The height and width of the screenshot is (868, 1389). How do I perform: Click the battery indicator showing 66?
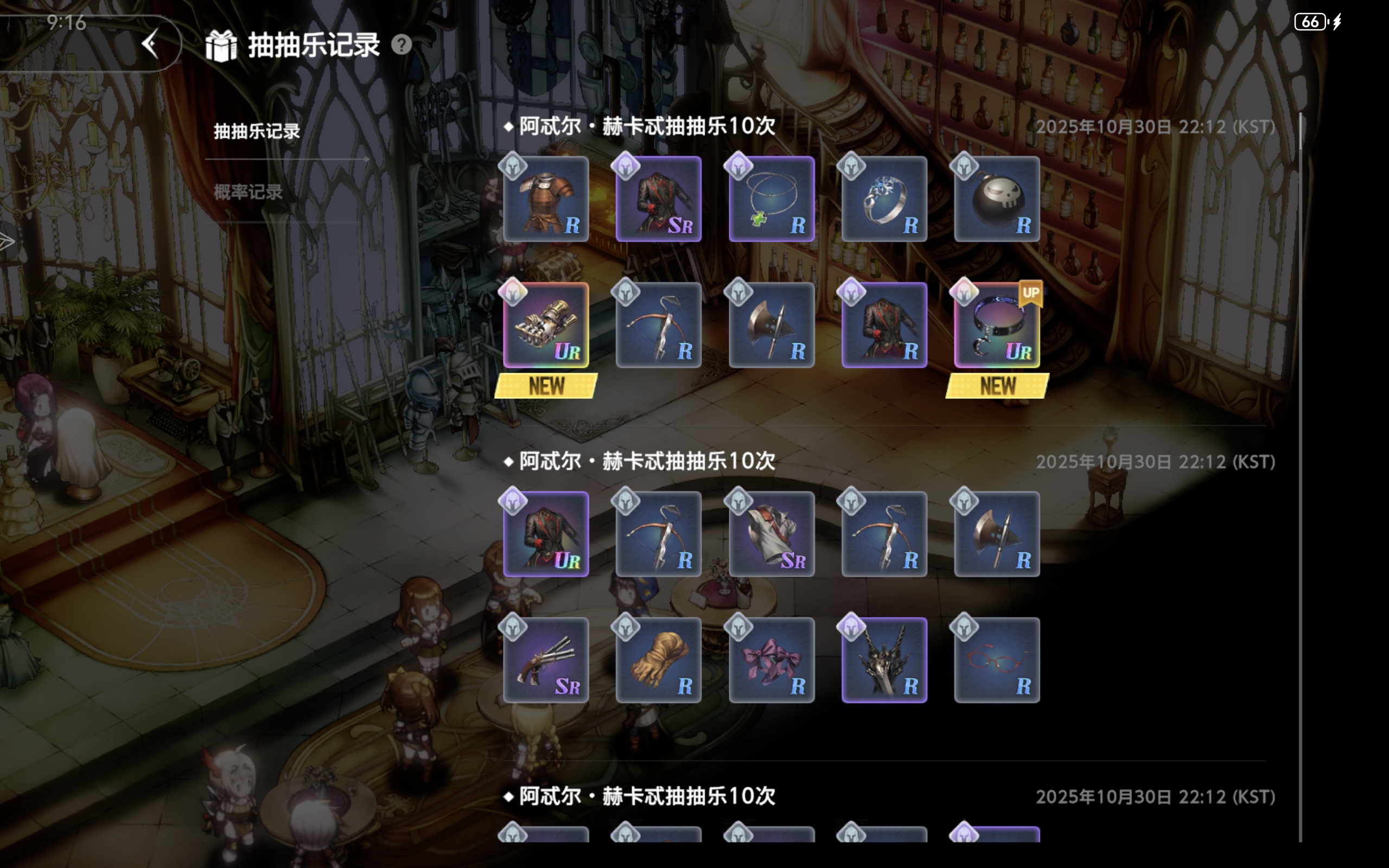[x=1310, y=22]
